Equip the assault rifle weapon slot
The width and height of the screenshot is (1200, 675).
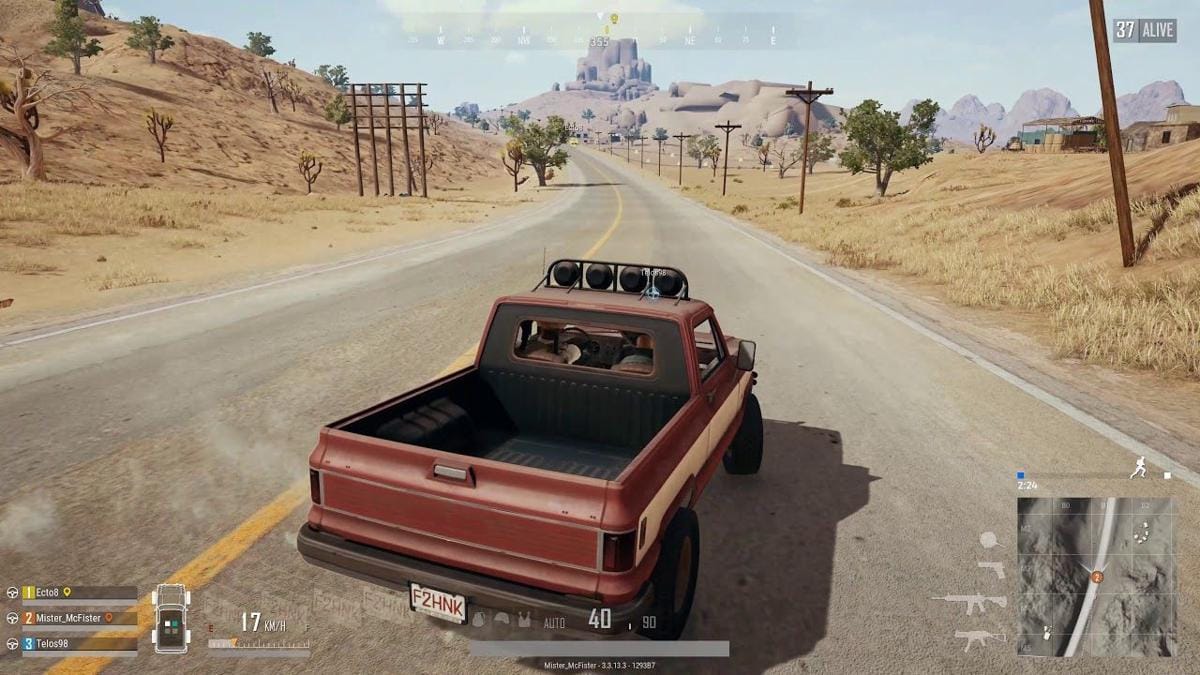(969, 603)
